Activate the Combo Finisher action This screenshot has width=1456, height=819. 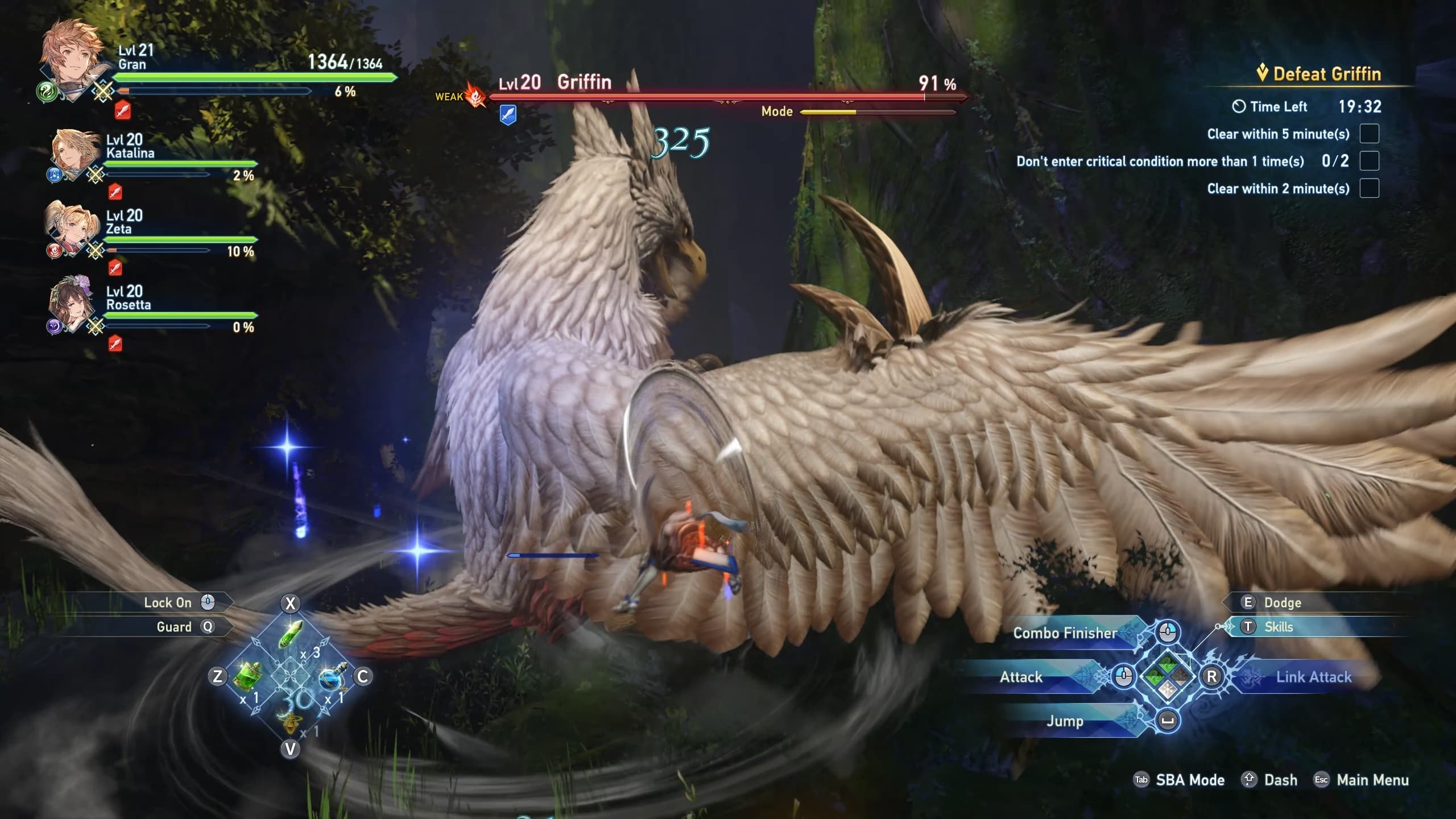coord(1065,632)
